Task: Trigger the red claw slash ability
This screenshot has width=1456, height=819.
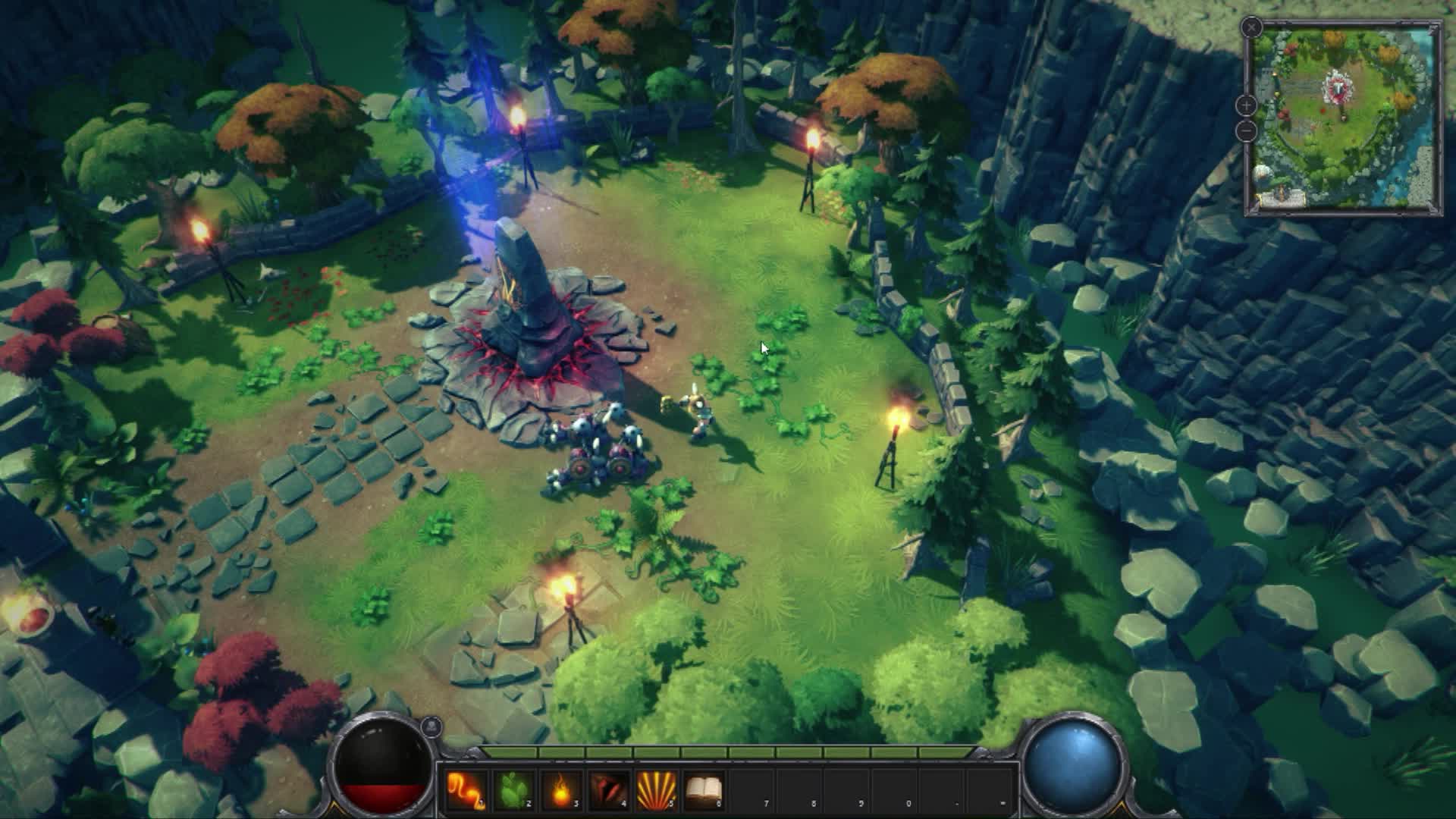Action: [609, 790]
